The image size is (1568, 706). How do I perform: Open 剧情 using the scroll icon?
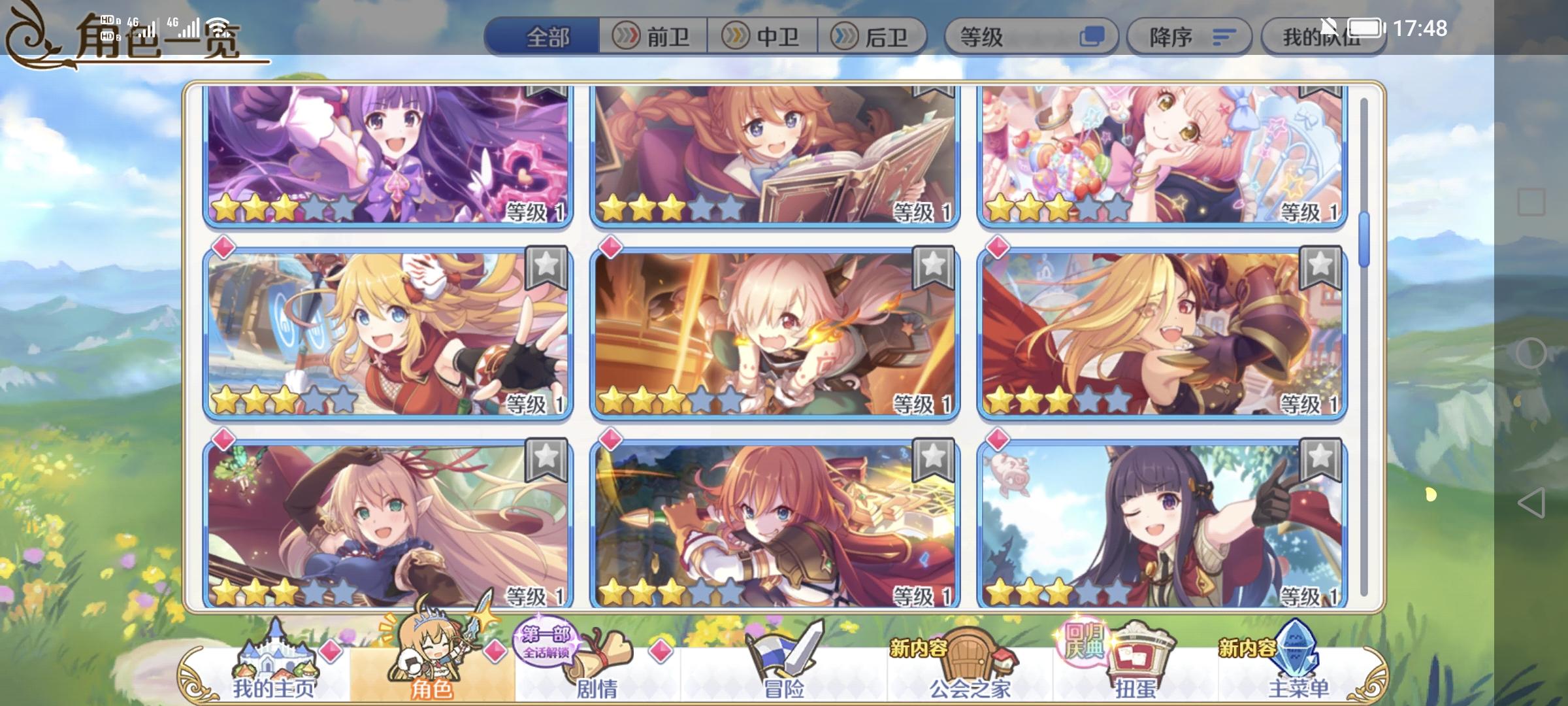(598, 654)
